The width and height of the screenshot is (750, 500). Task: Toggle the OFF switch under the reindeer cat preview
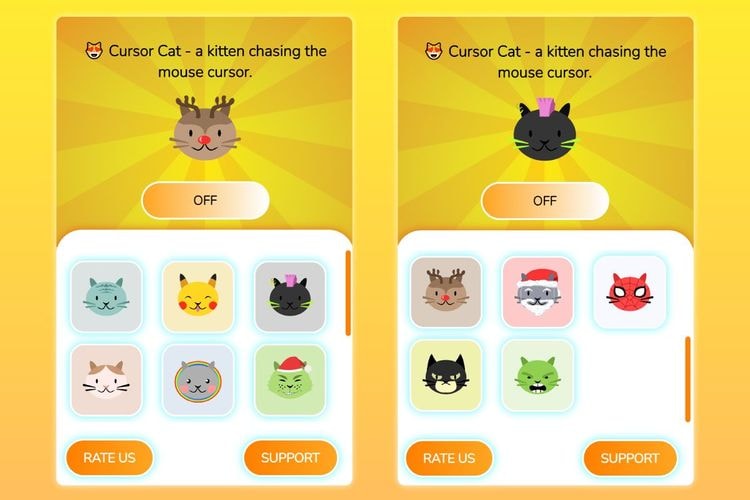205,200
